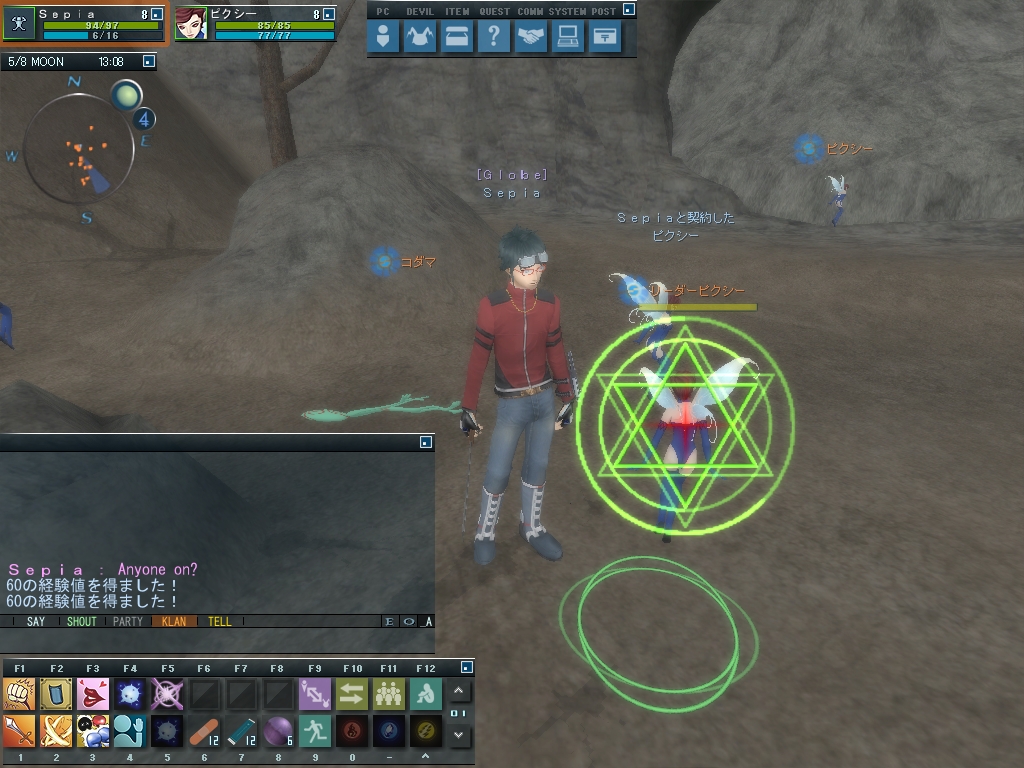The image size is (1024, 768).
Task: Open the PC character menu
Action: click(x=383, y=37)
